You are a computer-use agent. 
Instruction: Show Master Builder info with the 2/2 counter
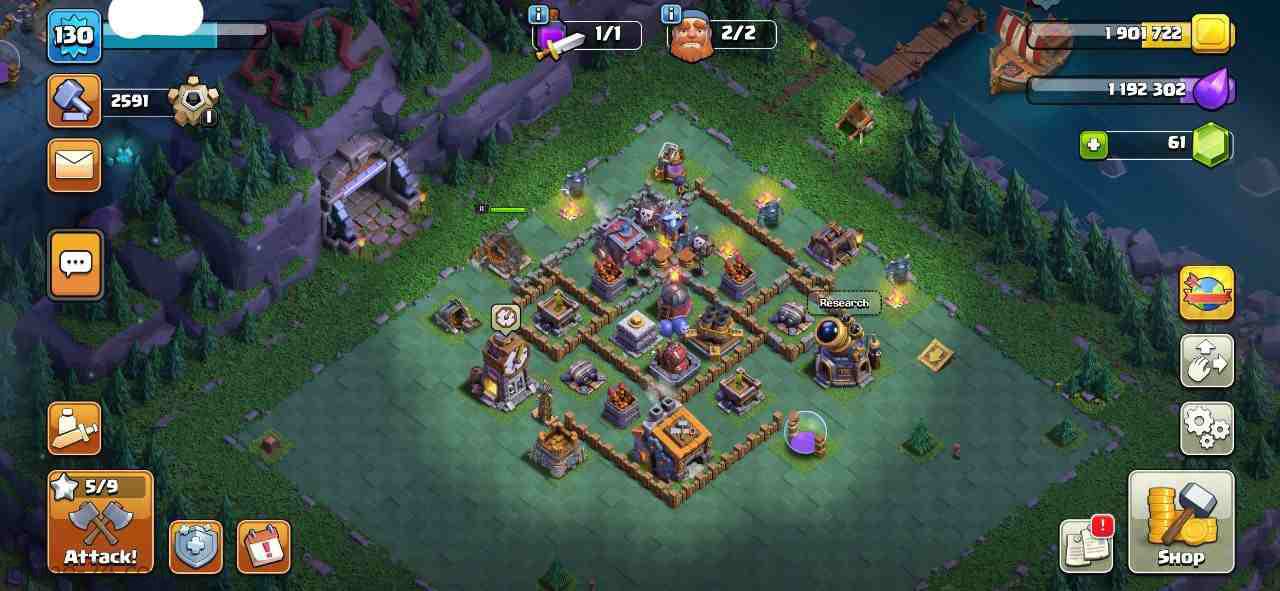pos(671,14)
